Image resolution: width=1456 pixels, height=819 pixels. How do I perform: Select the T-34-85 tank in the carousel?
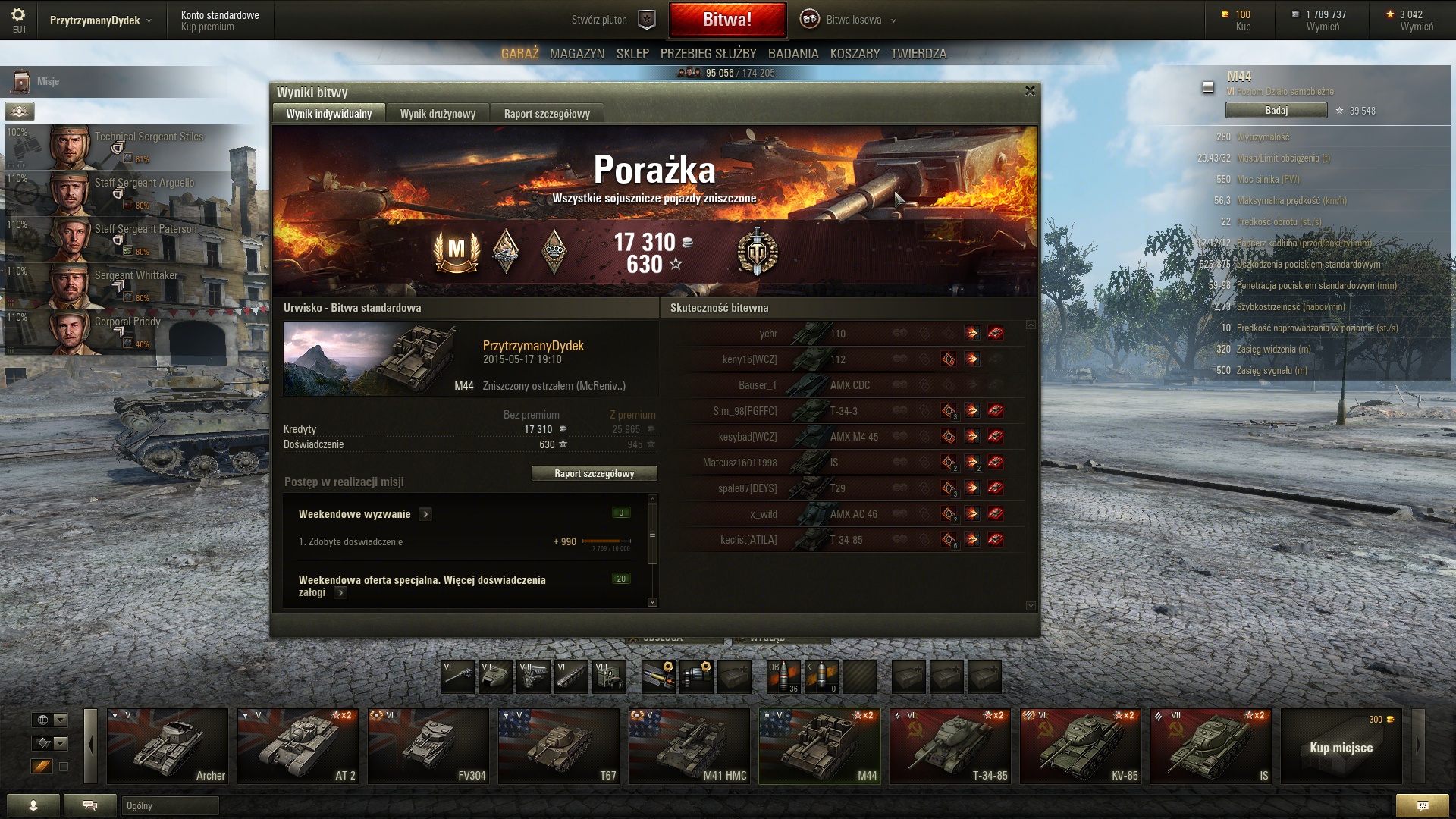click(949, 746)
